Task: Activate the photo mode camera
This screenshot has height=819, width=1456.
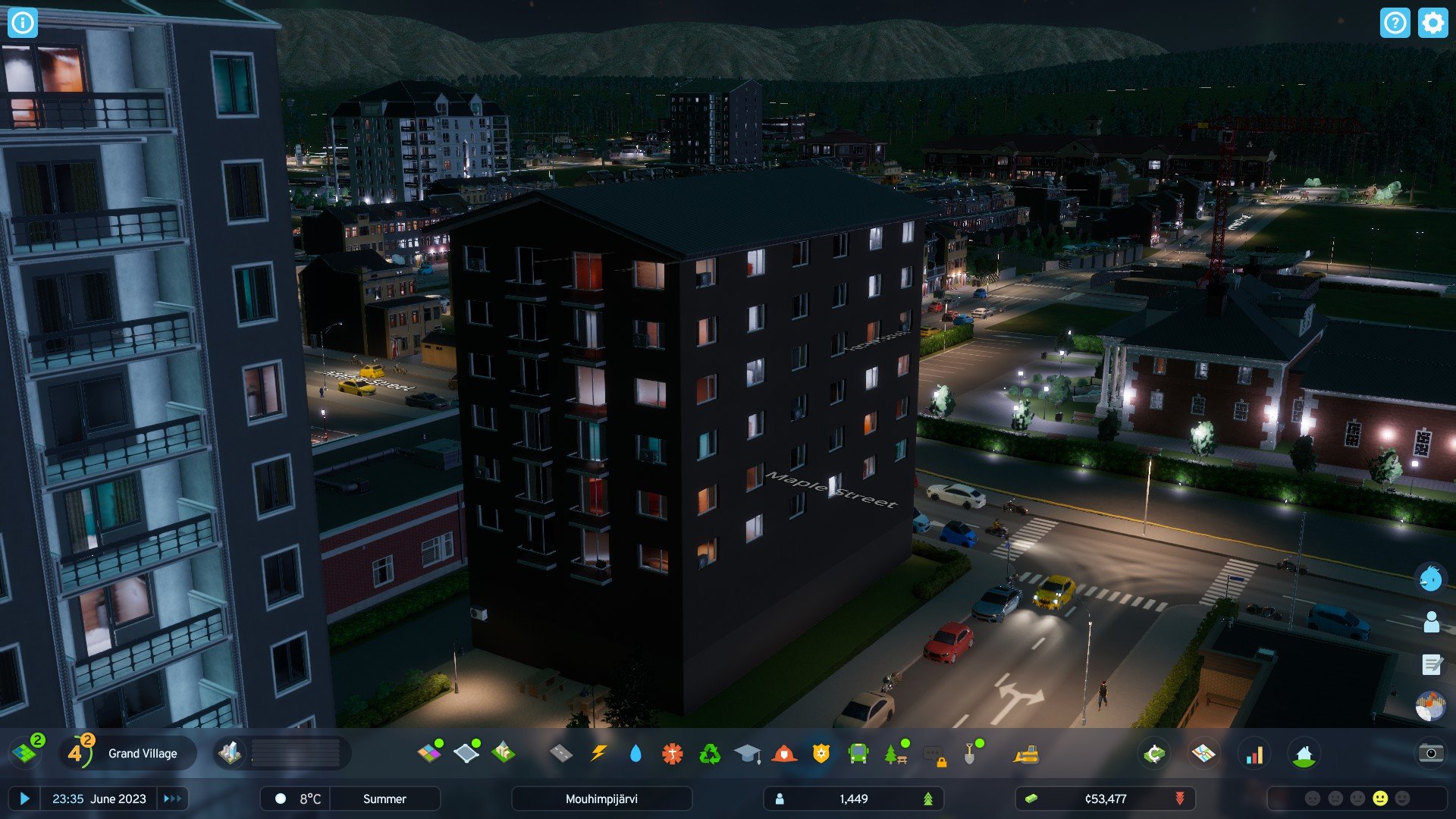Action: (x=1430, y=753)
